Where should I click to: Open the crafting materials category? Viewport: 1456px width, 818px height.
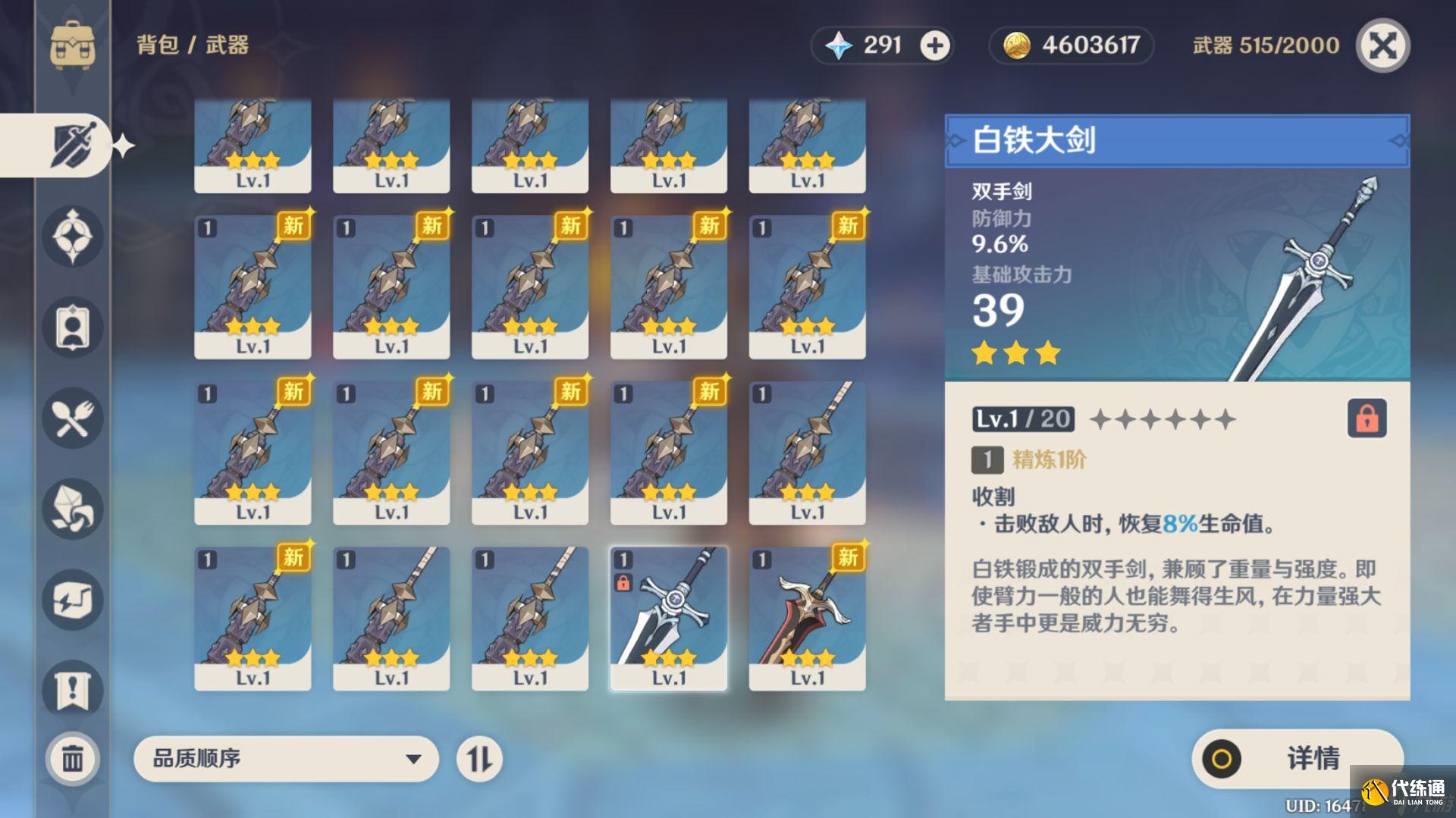tap(72, 509)
